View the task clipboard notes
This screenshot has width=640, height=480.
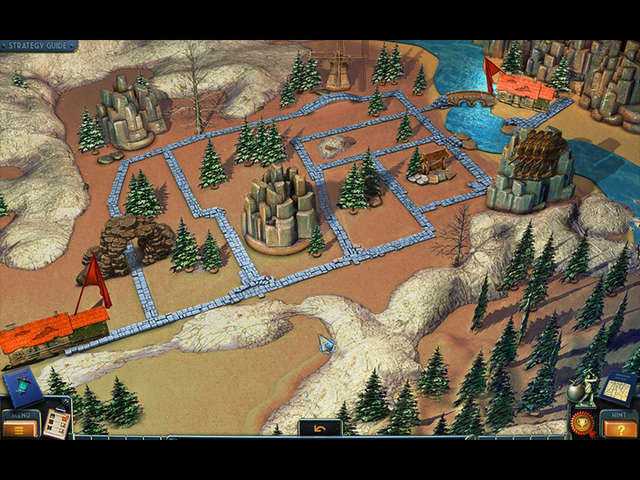tap(57, 424)
